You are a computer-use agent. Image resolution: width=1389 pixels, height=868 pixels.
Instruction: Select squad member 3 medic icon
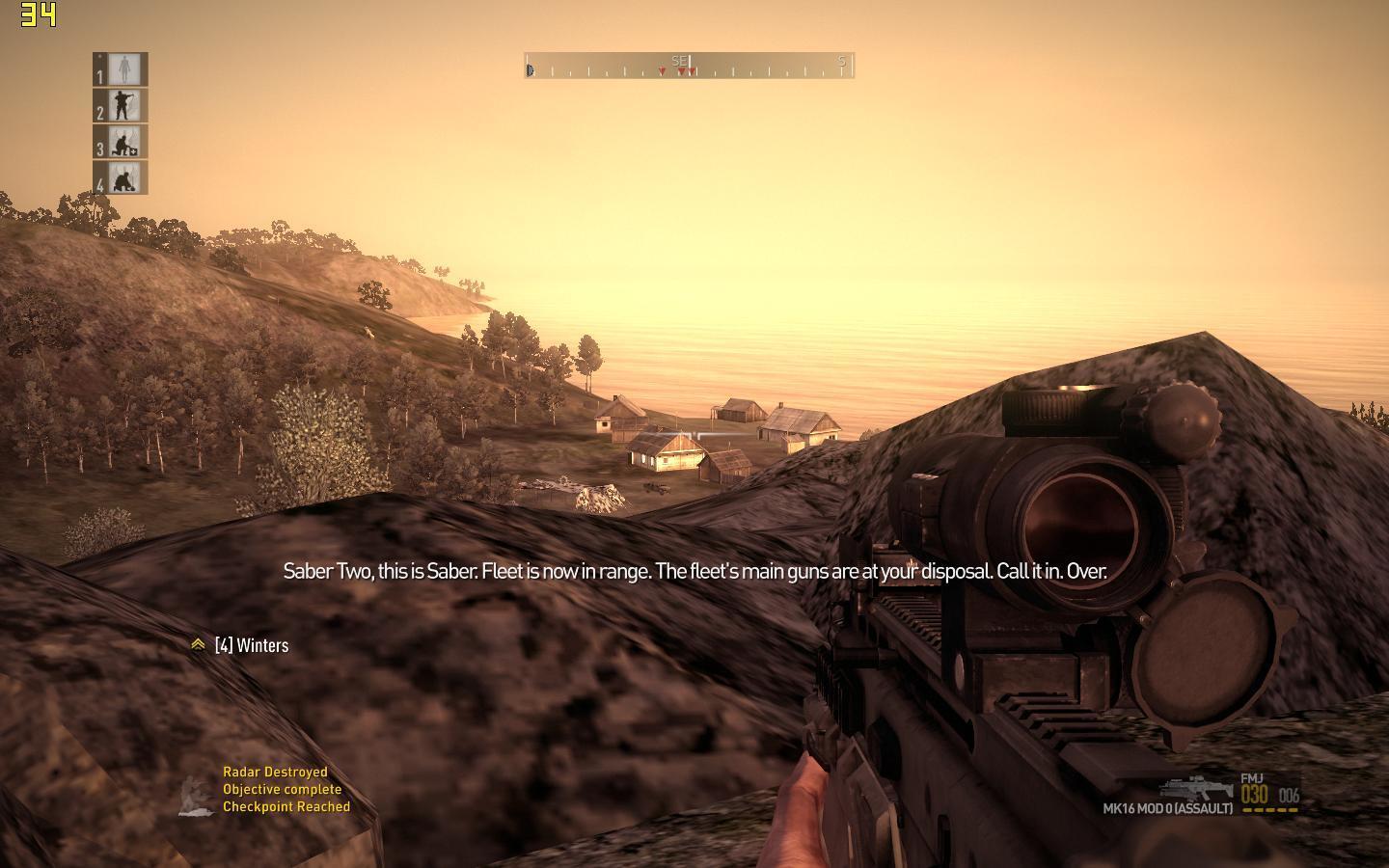(123, 143)
